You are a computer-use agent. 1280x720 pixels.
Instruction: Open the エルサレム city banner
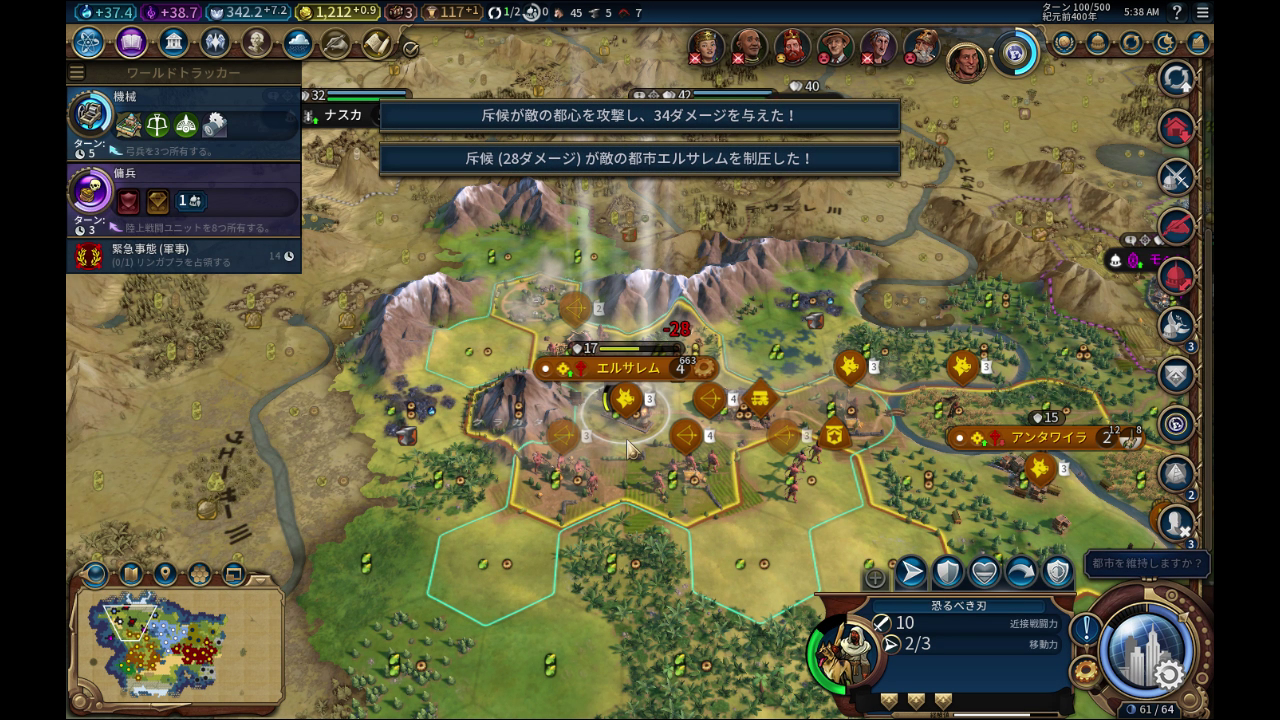[x=628, y=368]
